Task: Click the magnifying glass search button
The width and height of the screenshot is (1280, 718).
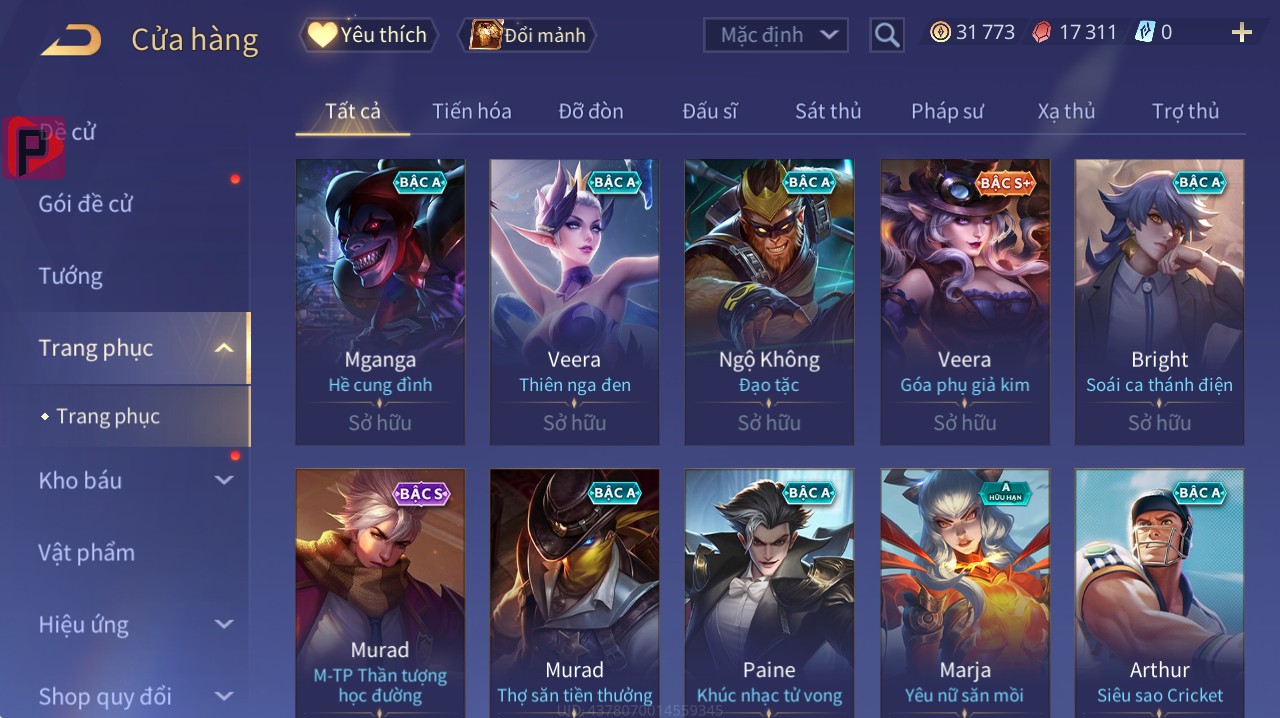Action: pyautogui.click(x=886, y=35)
